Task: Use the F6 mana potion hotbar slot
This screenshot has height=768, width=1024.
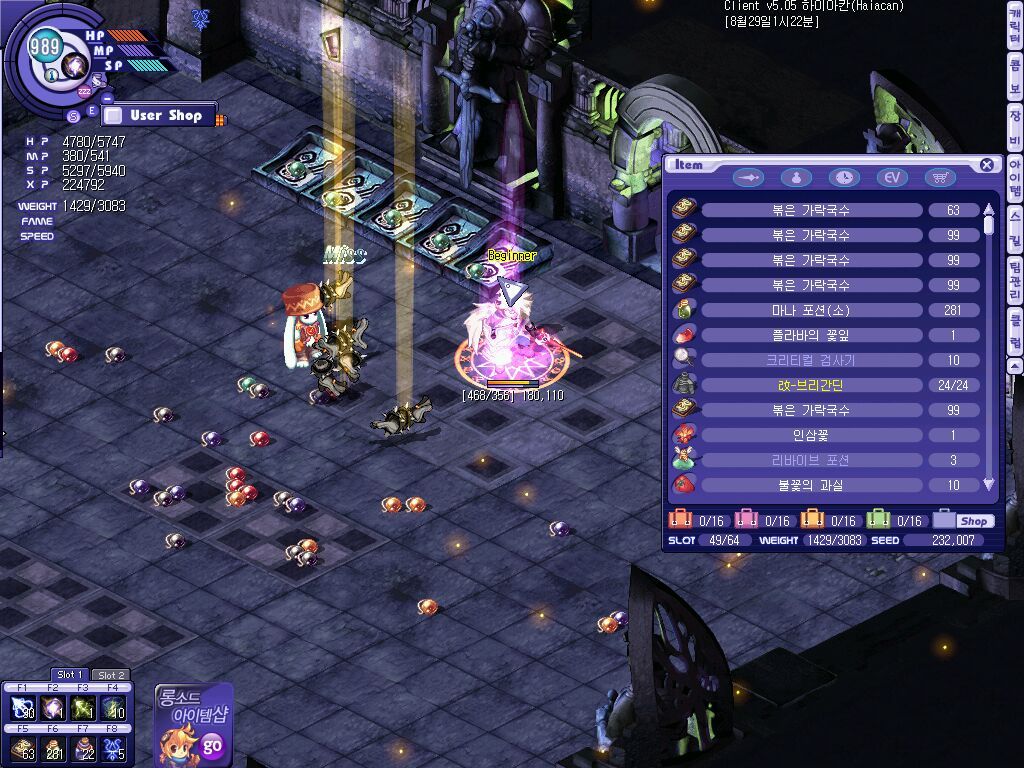Action: pos(53,748)
